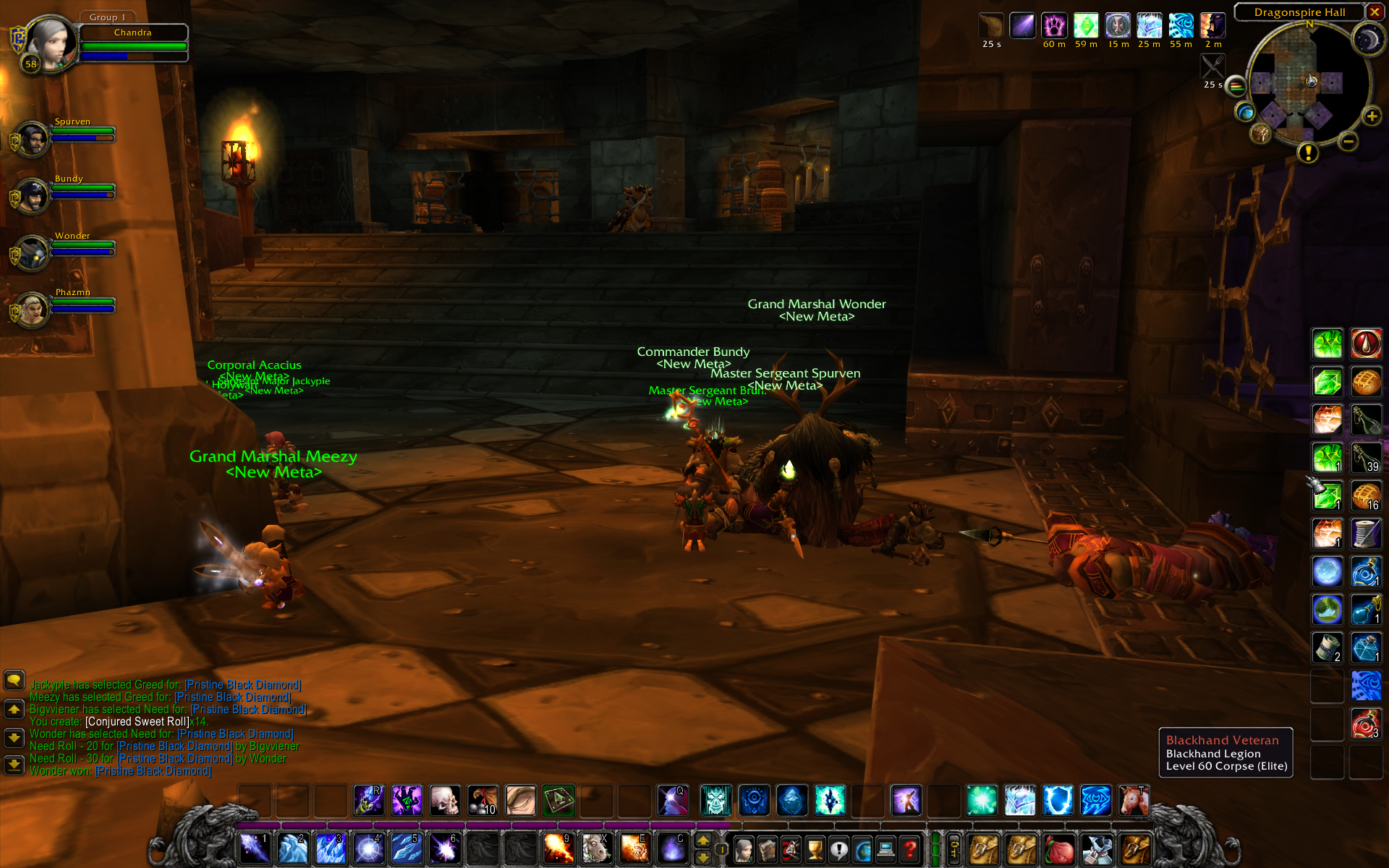Page the action bar up
The width and height of the screenshot is (1389, 868).
coord(702,841)
